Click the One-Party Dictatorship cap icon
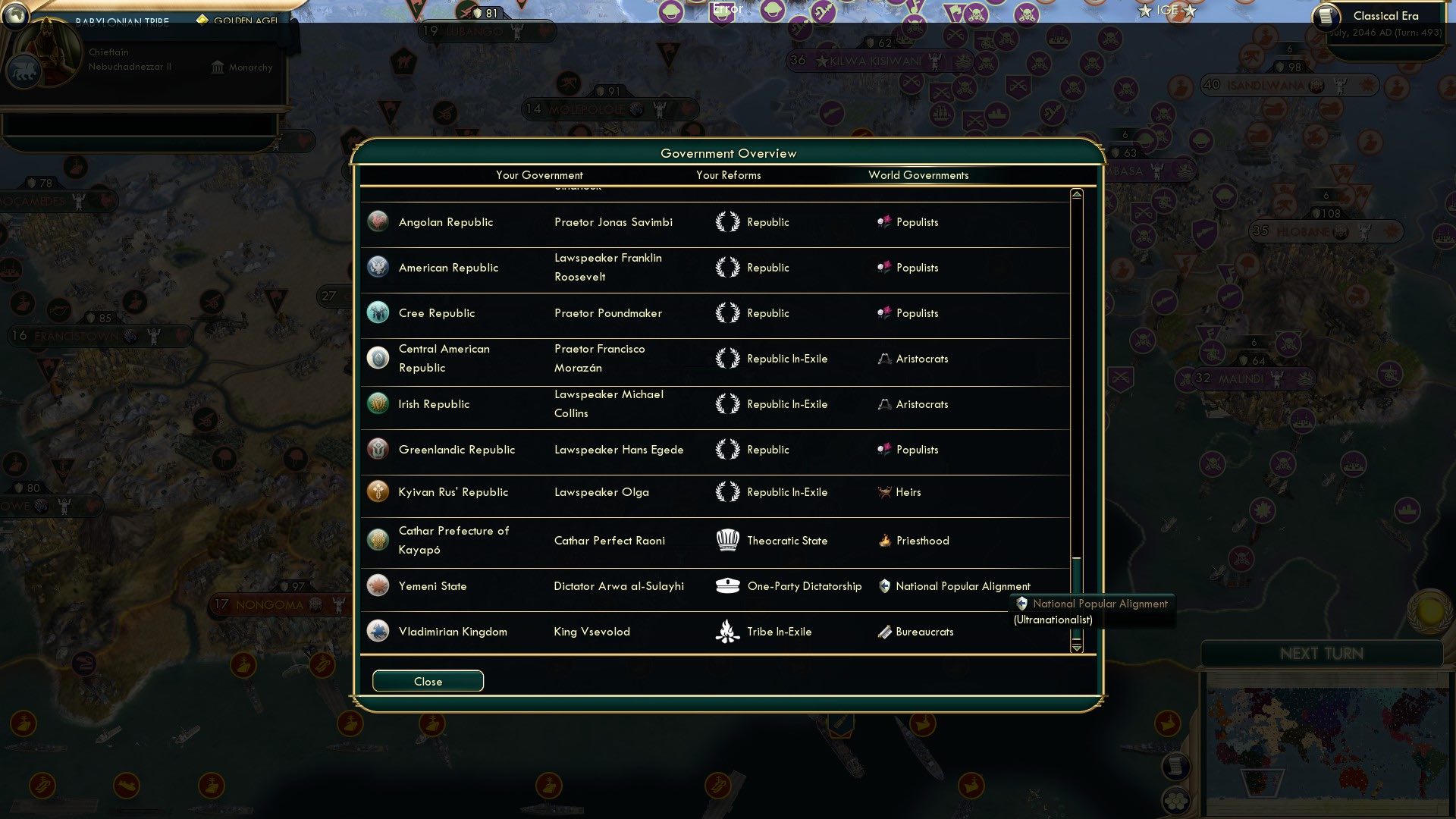 tap(729, 585)
